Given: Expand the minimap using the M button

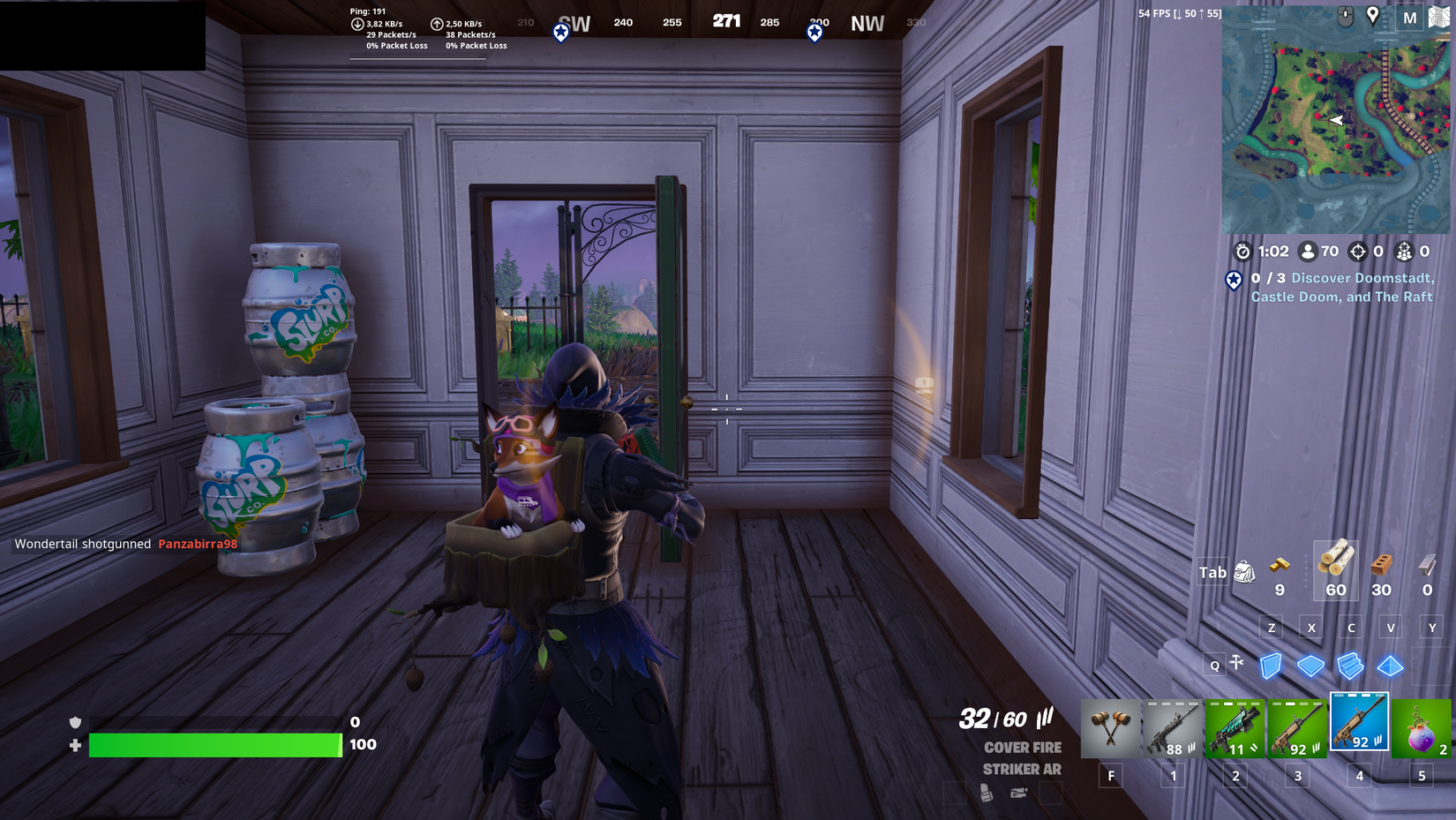Looking at the screenshot, I should (x=1409, y=17).
